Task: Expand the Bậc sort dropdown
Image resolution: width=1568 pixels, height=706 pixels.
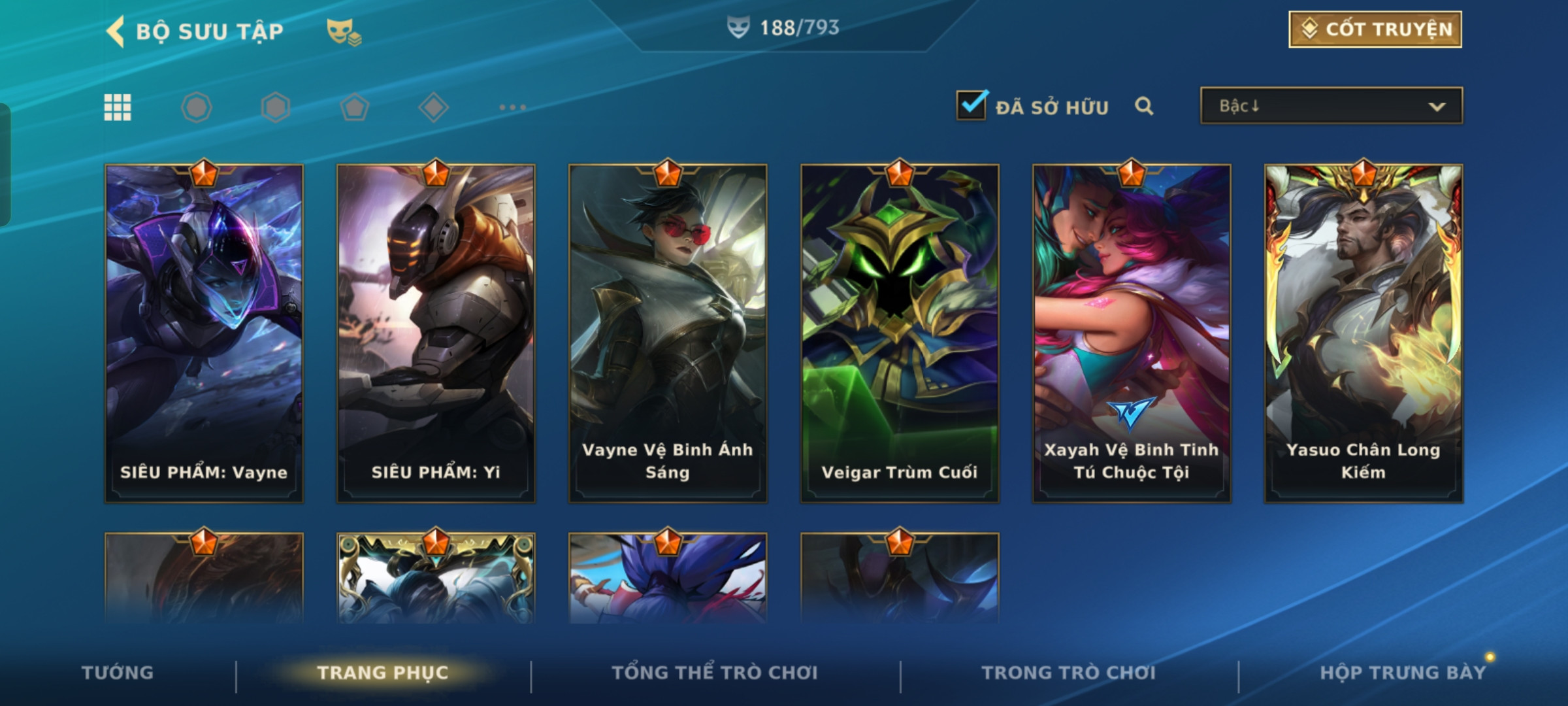Action: [x=1331, y=106]
